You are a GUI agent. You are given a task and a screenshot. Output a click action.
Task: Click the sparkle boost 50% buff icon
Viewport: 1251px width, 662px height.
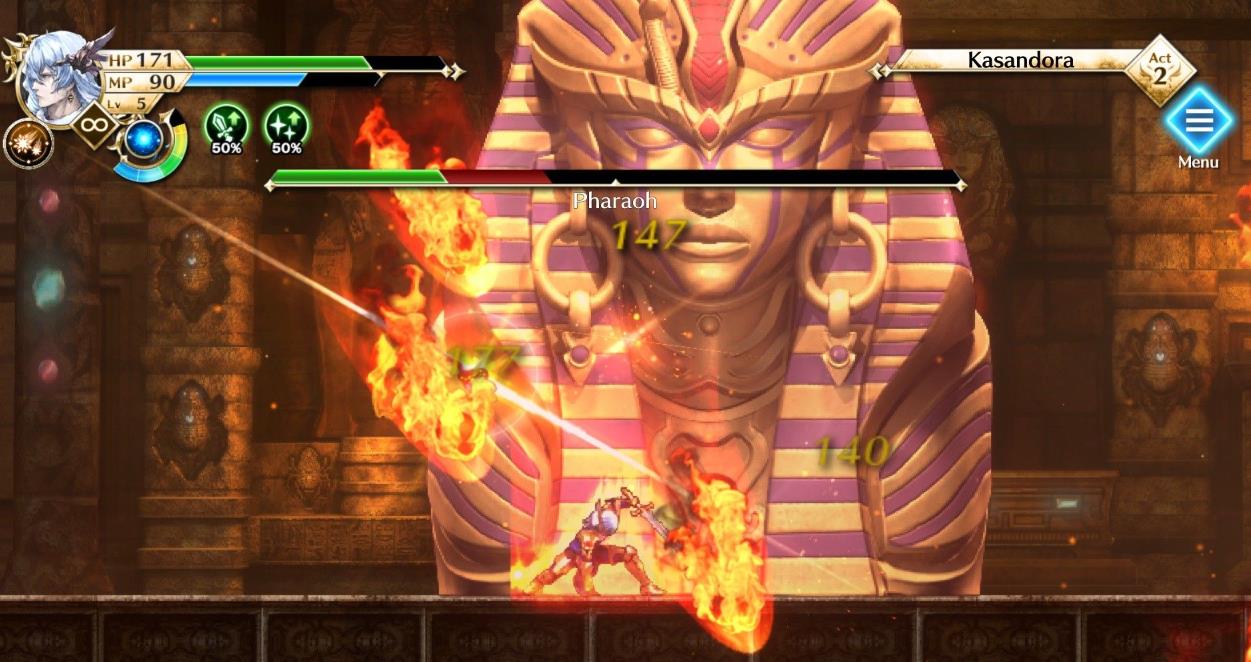(286, 126)
